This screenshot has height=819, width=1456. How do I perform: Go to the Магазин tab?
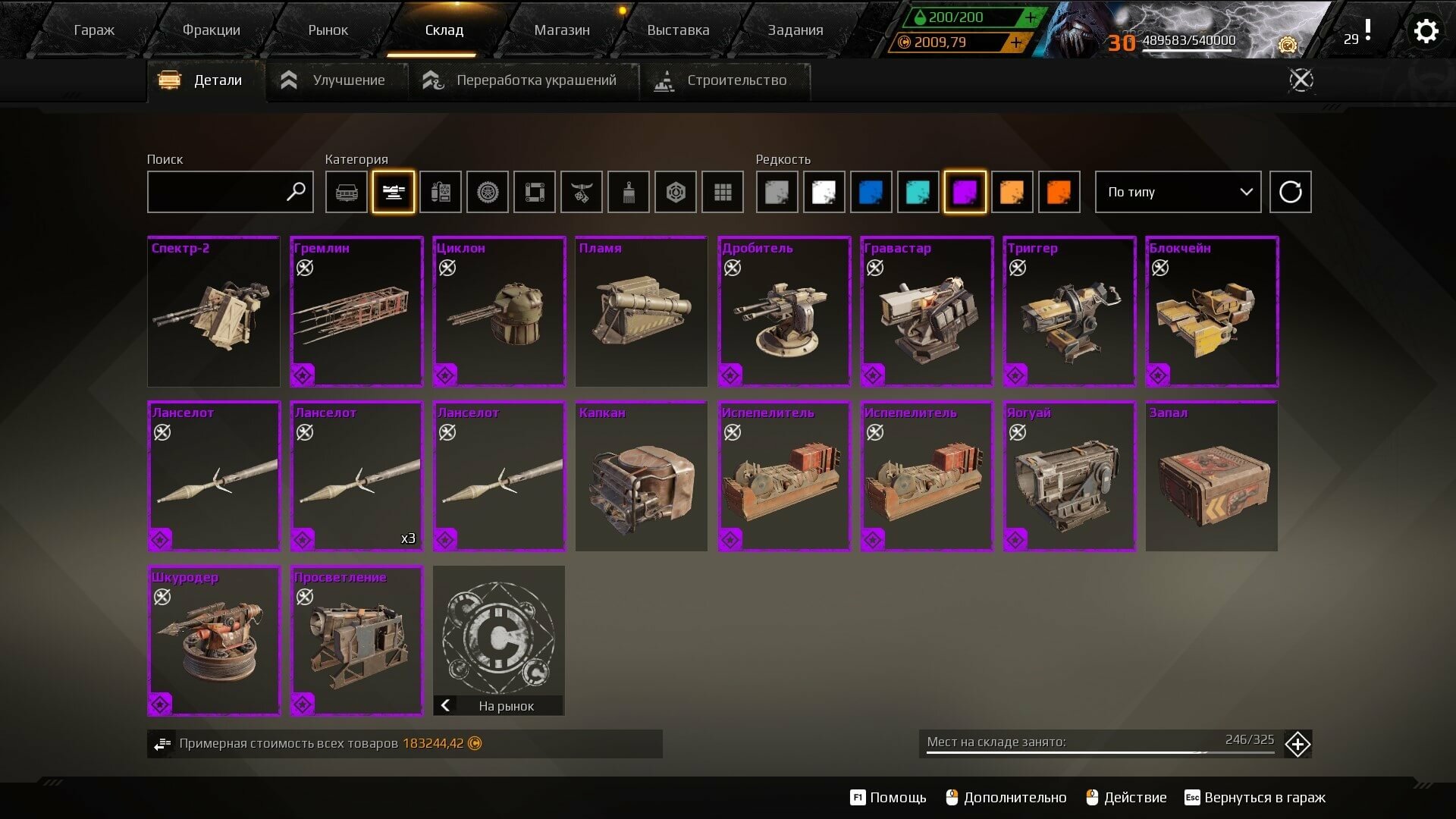[561, 30]
